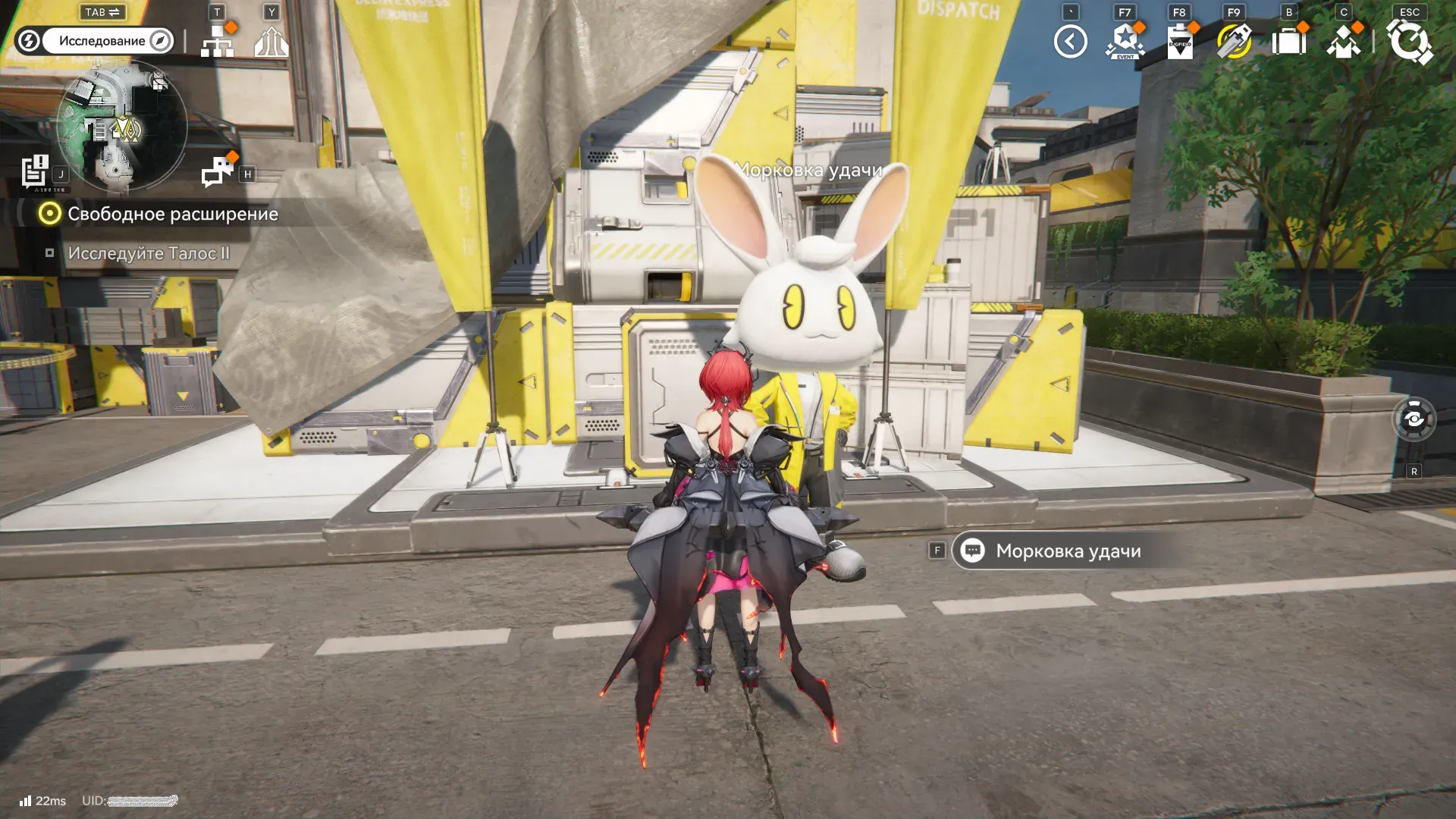Image resolution: width=1456 pixels, height=819 pixels.
Task: Open the twin towers icon menu
Action: tap(271, 42)
